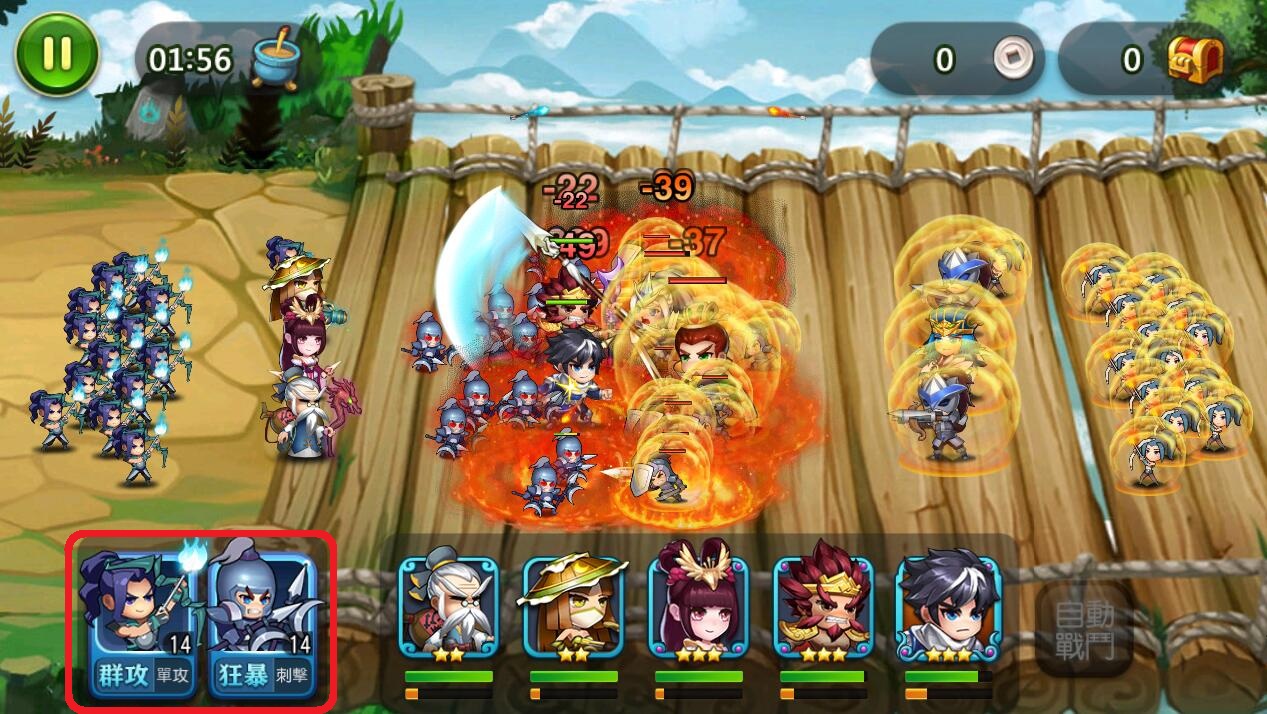
Task: Select the armored spearman troop card
Action: (x=264, y=602)
